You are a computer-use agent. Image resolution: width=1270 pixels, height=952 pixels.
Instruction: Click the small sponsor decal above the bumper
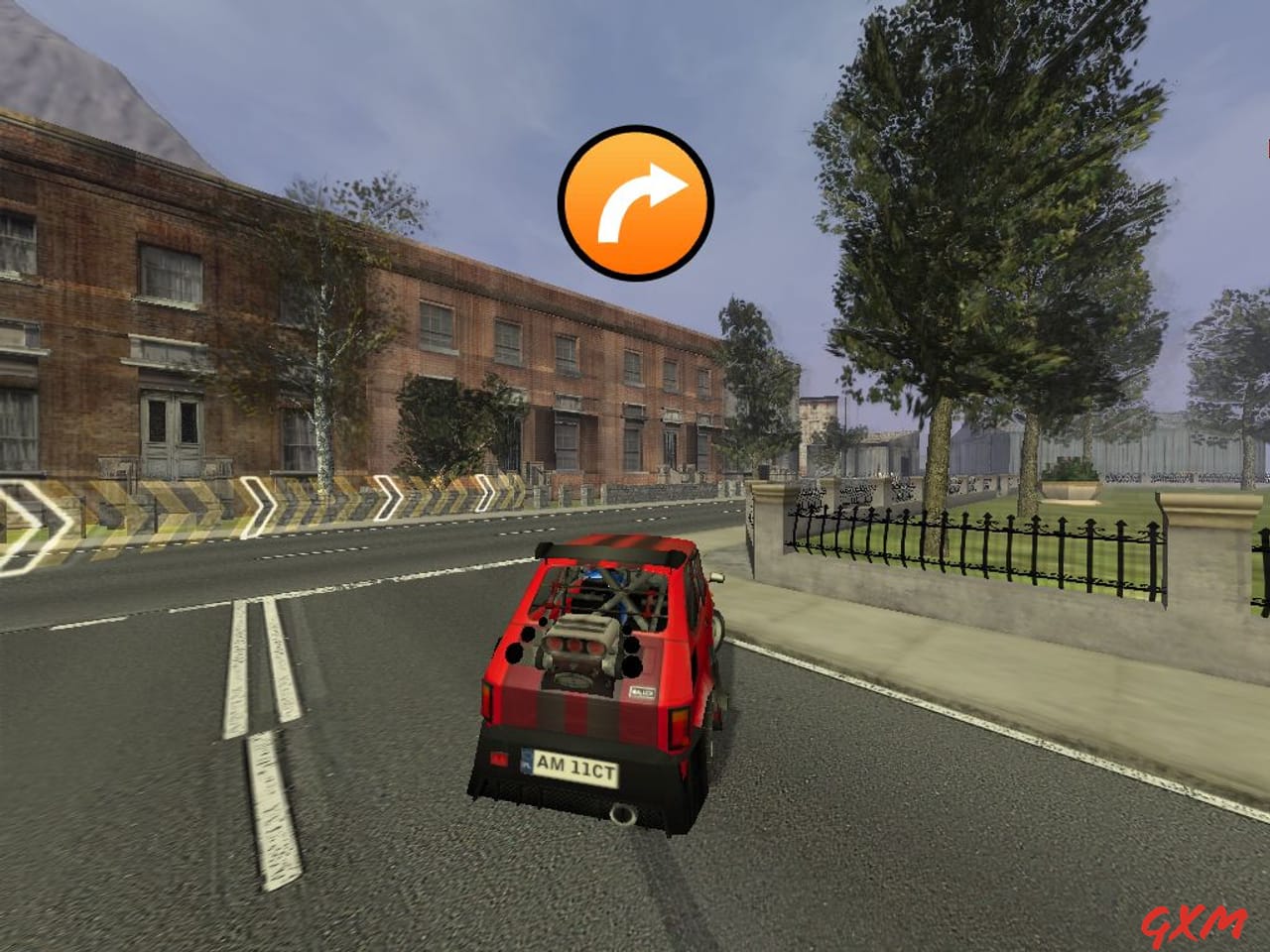pos(641,691)
